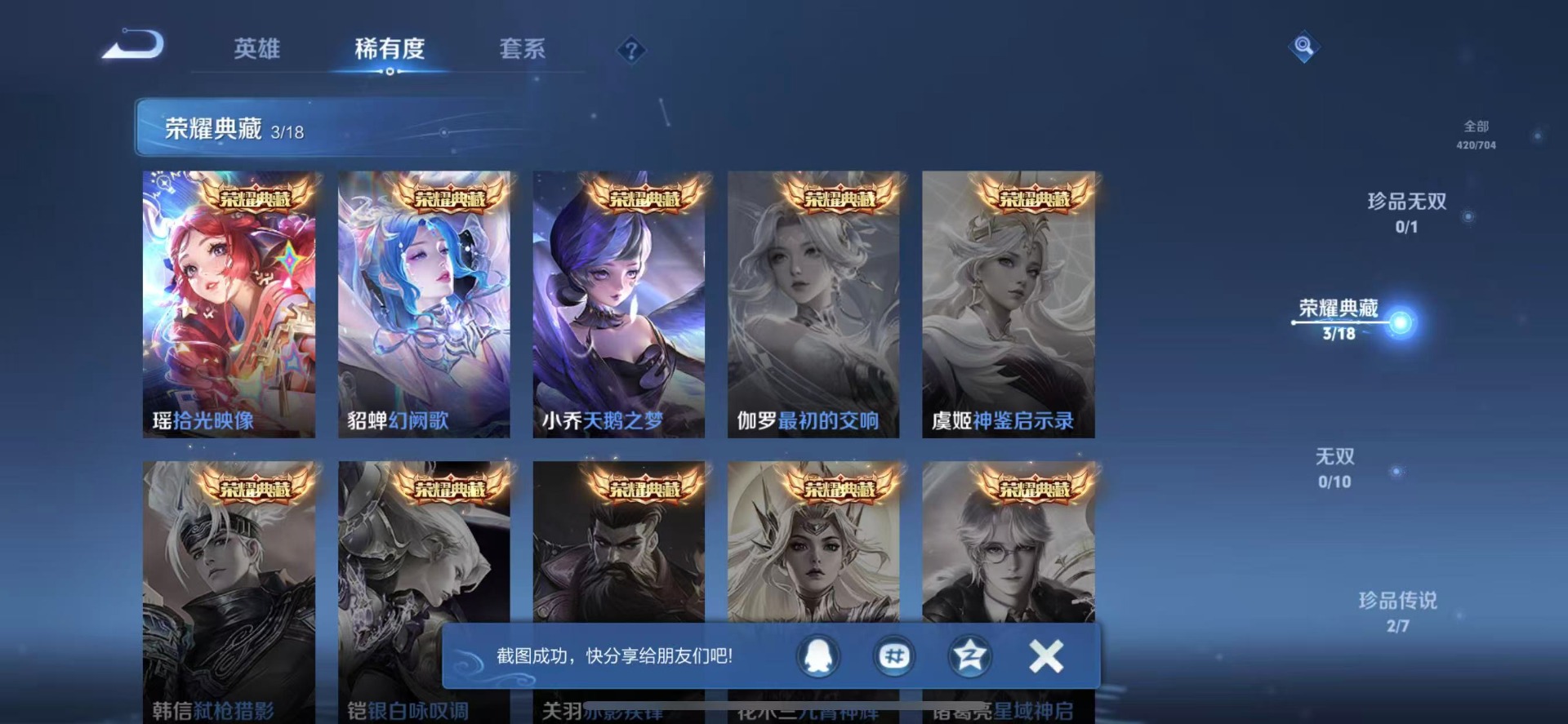Viewport: 1568px width, 724px height.
Task: Select the 瑶 拾光映像 skin card
Action: click(x=229, y=304)
